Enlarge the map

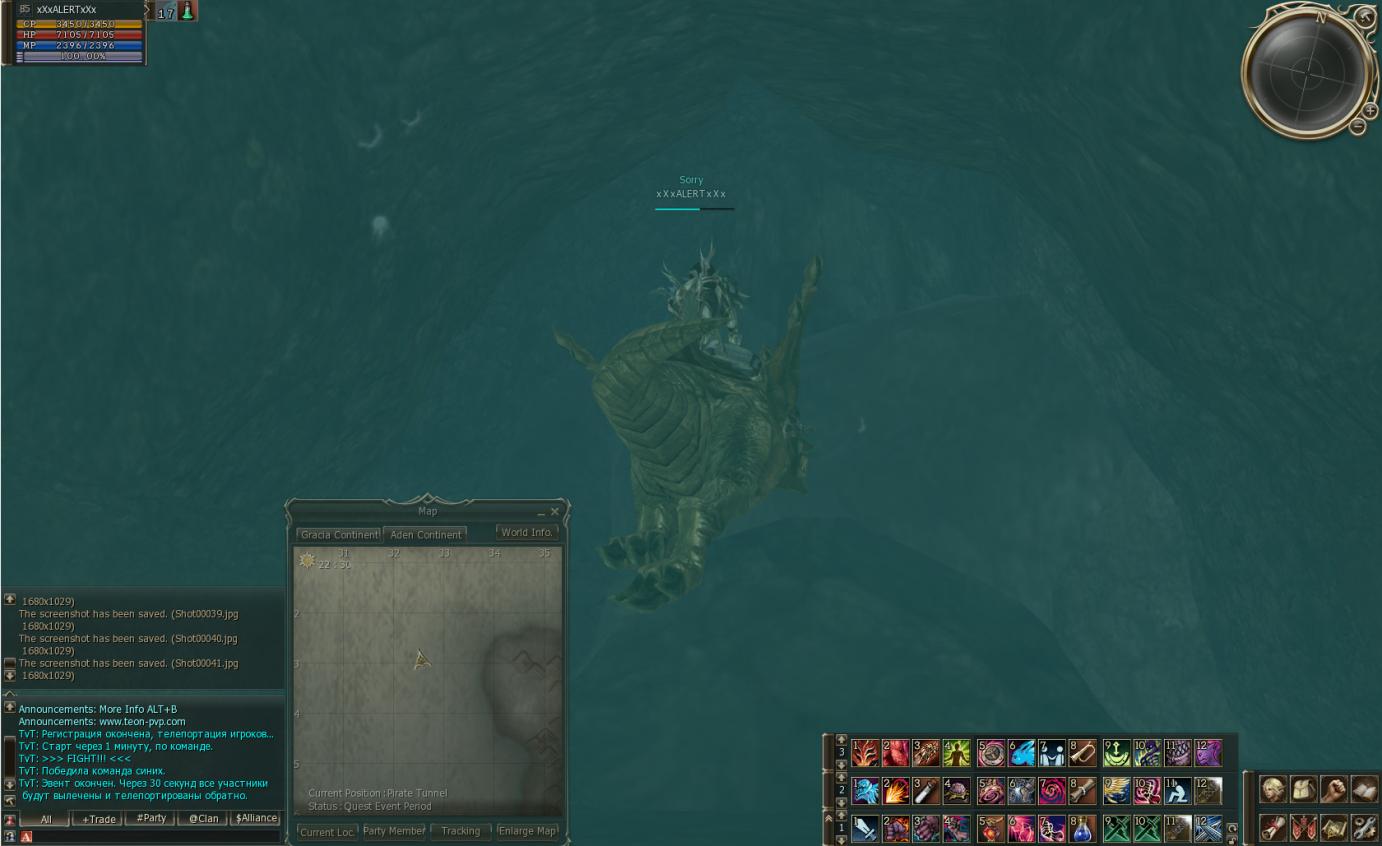527,831
